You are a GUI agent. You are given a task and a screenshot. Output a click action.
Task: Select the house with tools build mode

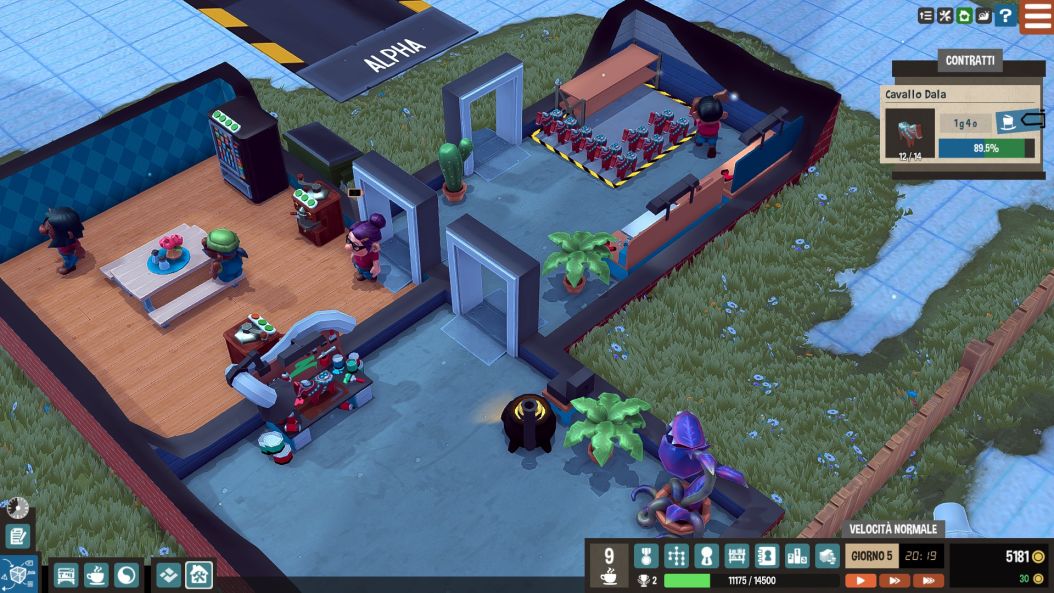click(199, 575)
